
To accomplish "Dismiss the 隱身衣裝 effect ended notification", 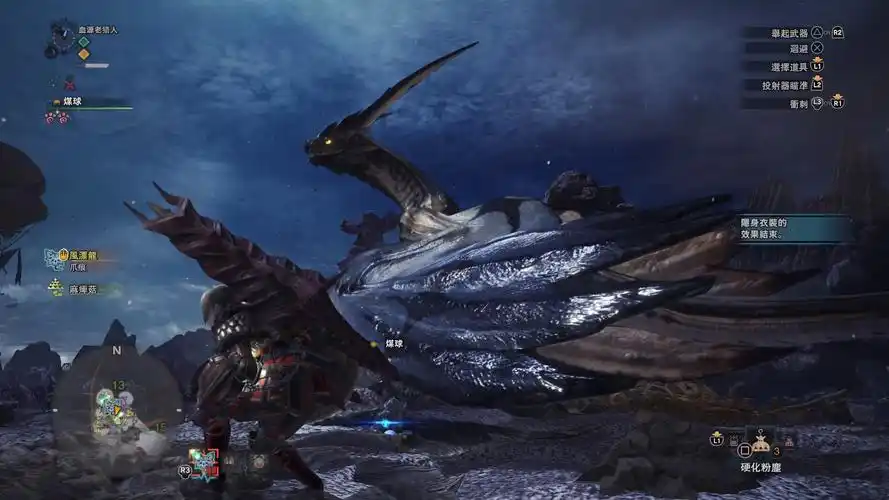I will 793,229.
